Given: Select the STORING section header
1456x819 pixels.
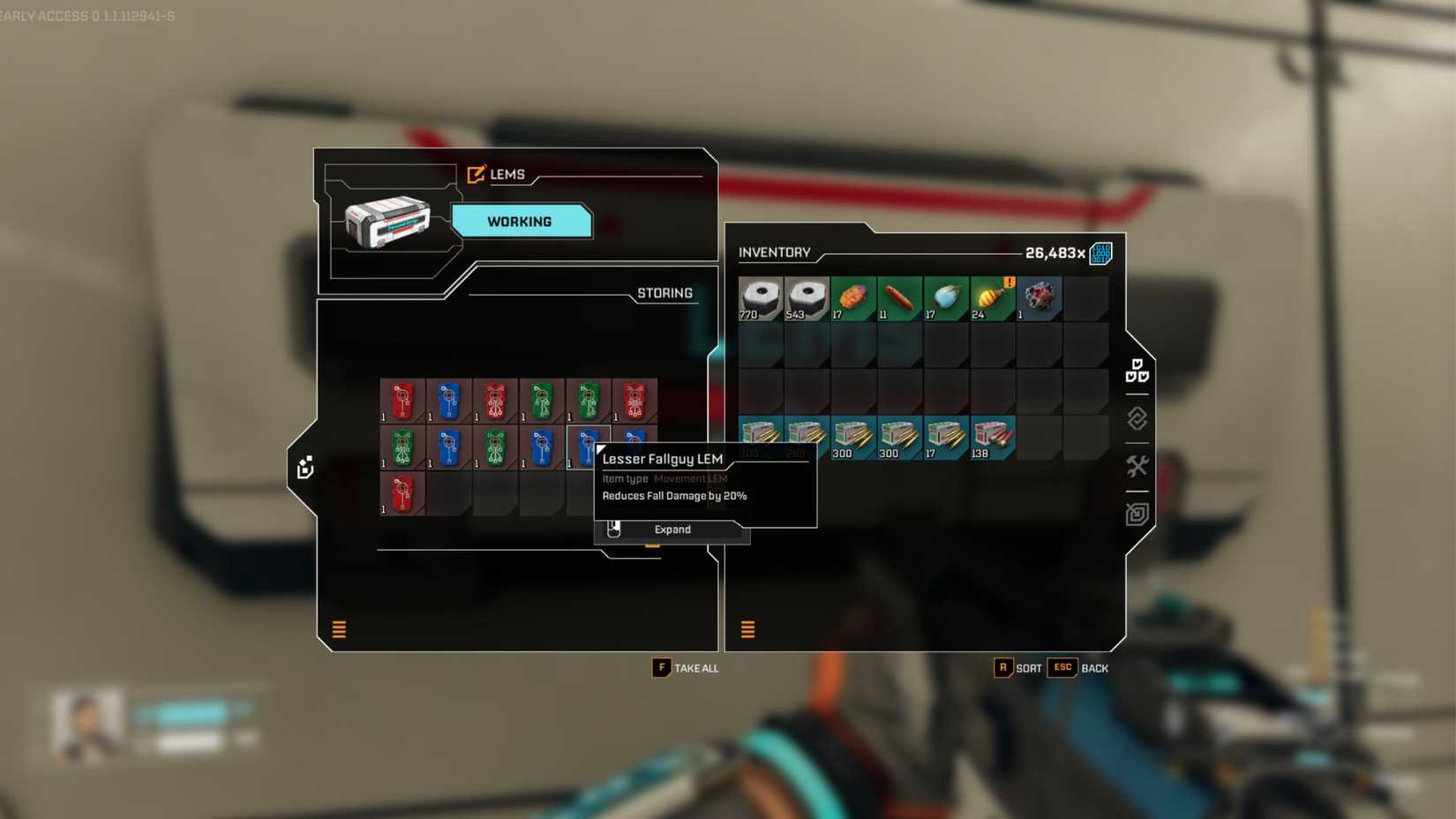Looking at the screenshot, I should (664, 293).
